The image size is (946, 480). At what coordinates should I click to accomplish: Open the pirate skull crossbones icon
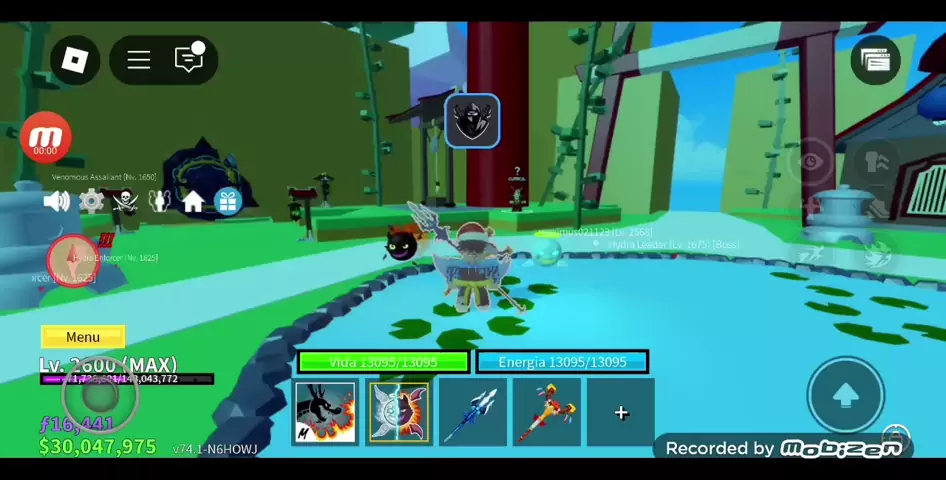(125, 201)
